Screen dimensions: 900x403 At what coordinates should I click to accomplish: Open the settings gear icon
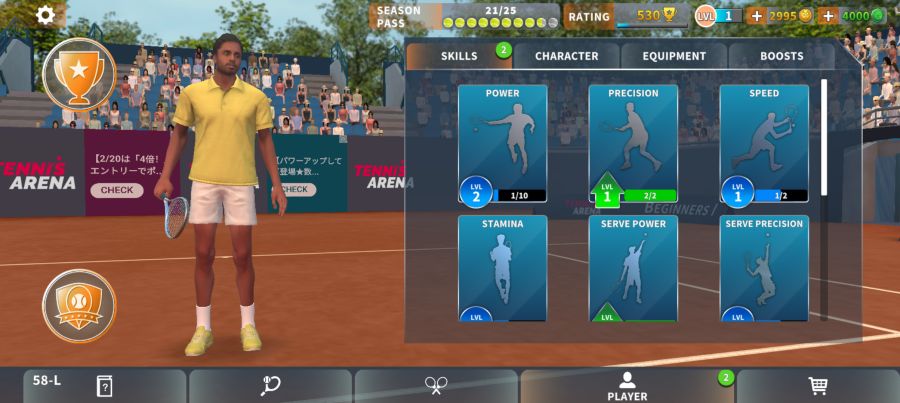46,15
